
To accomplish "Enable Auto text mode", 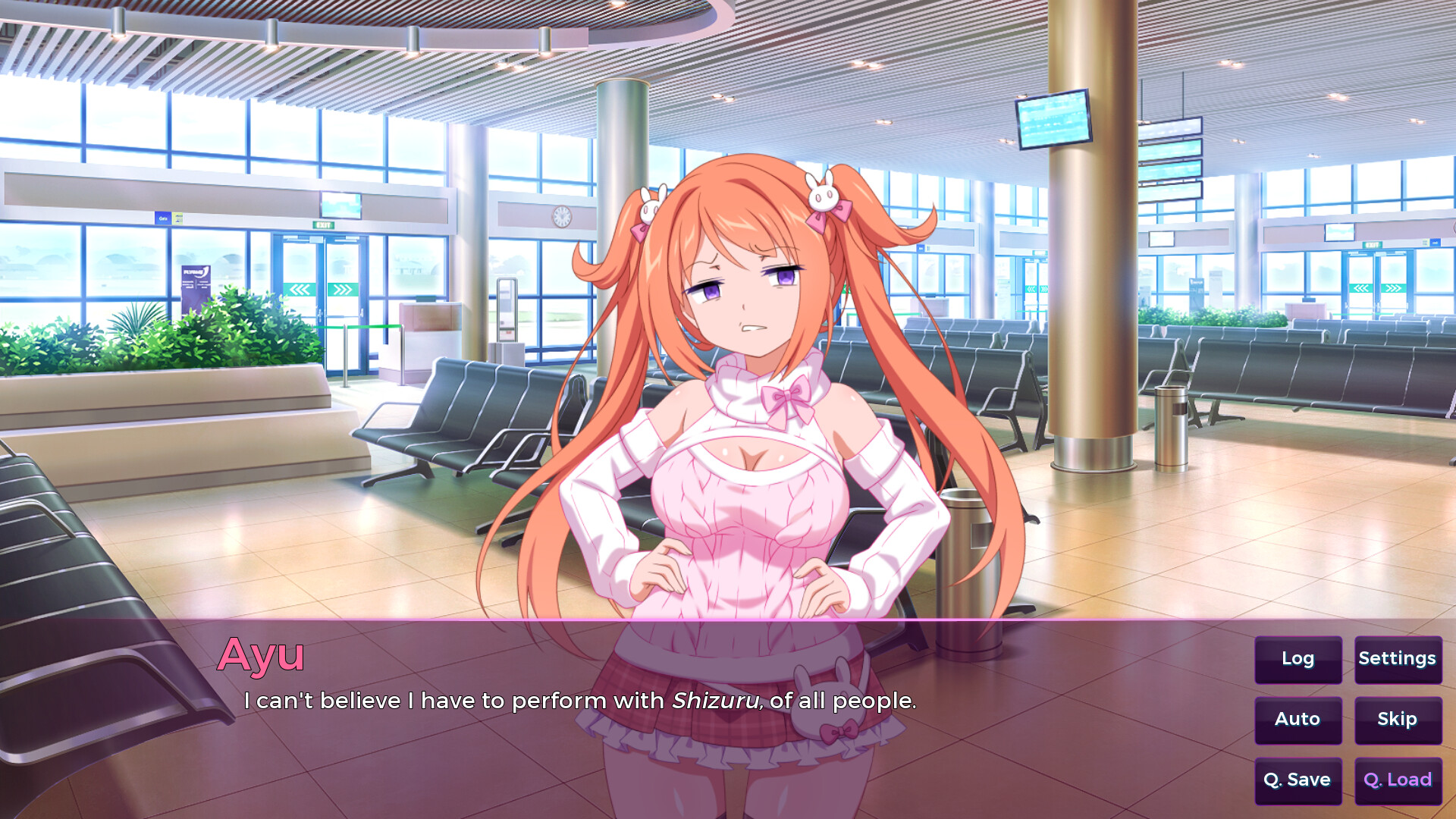I will [1298, 720].
